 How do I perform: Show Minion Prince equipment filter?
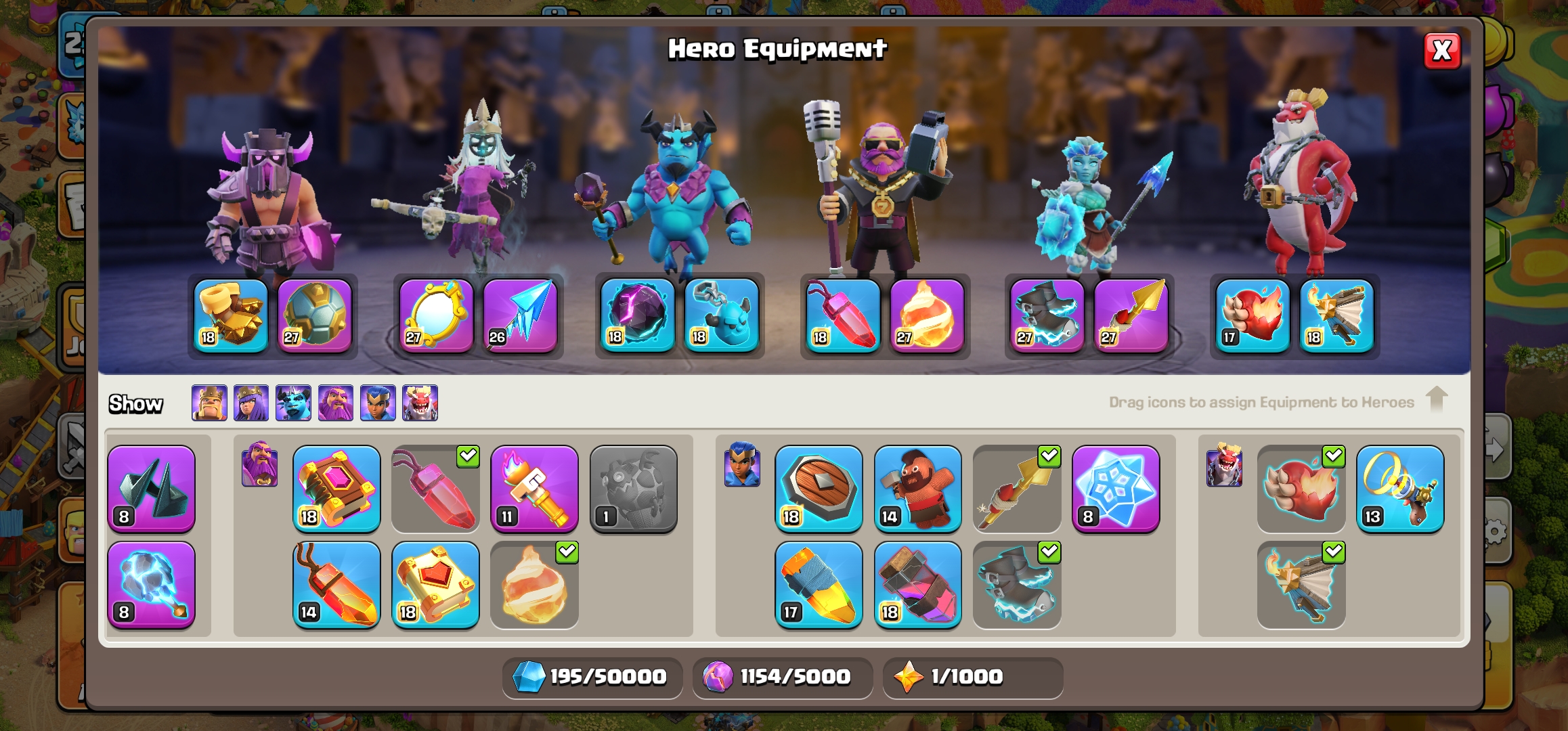pos(293,403)
